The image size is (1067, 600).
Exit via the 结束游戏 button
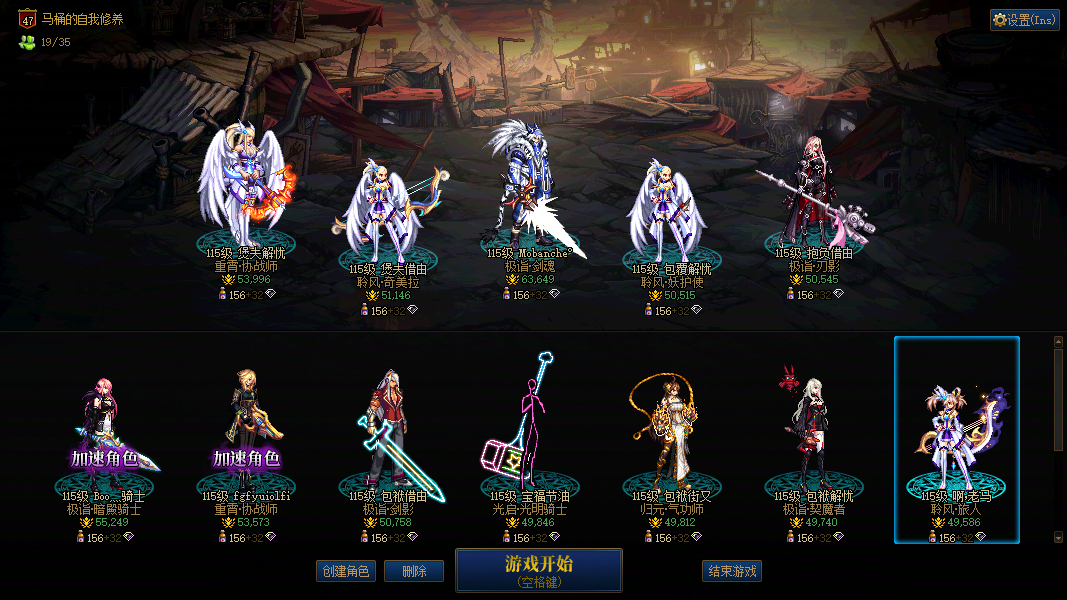click(732, 571)
